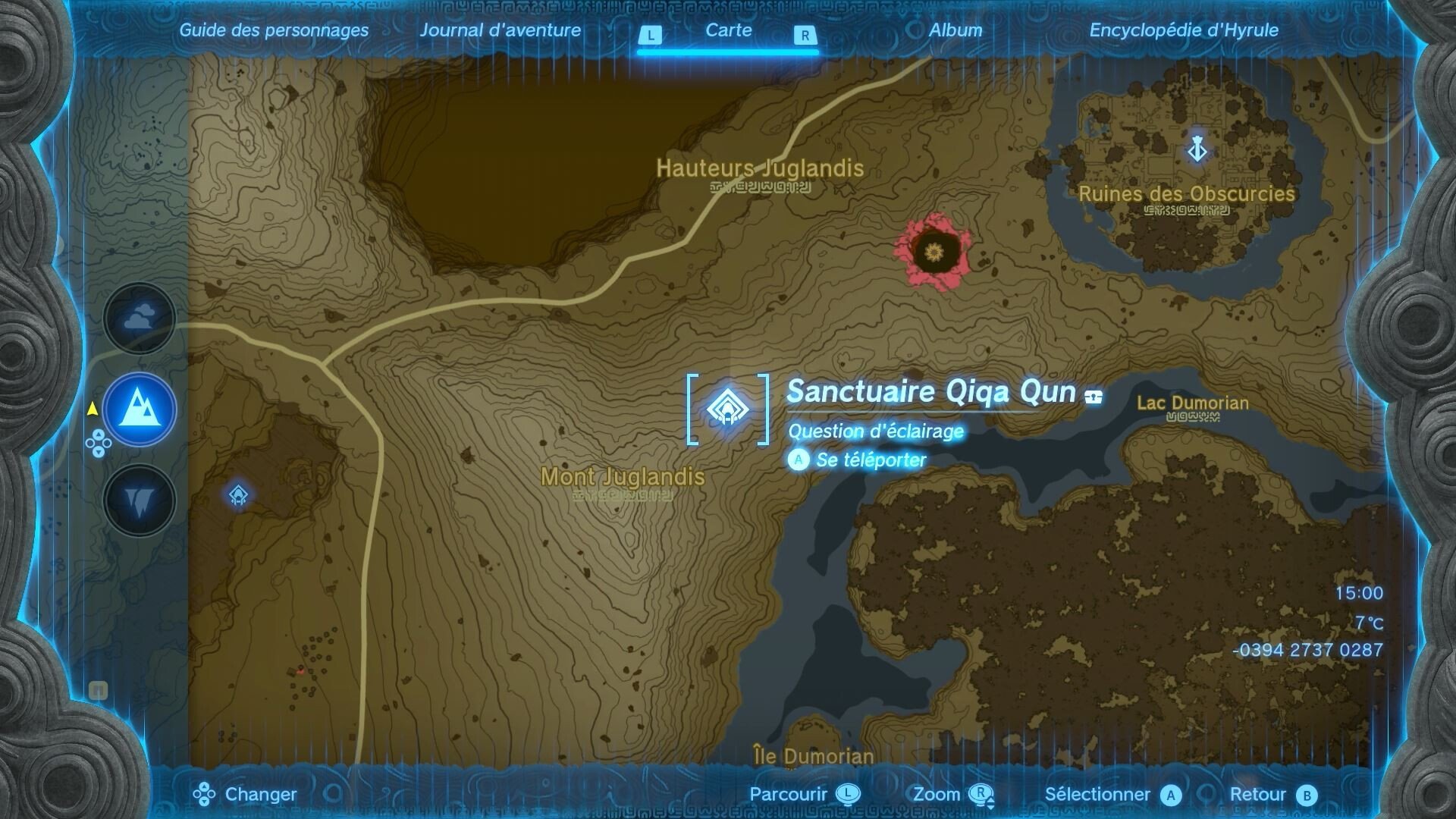
Task: Click the L shoulder button beside Carte
Action: pyautogui.click(x=651, y=34)
